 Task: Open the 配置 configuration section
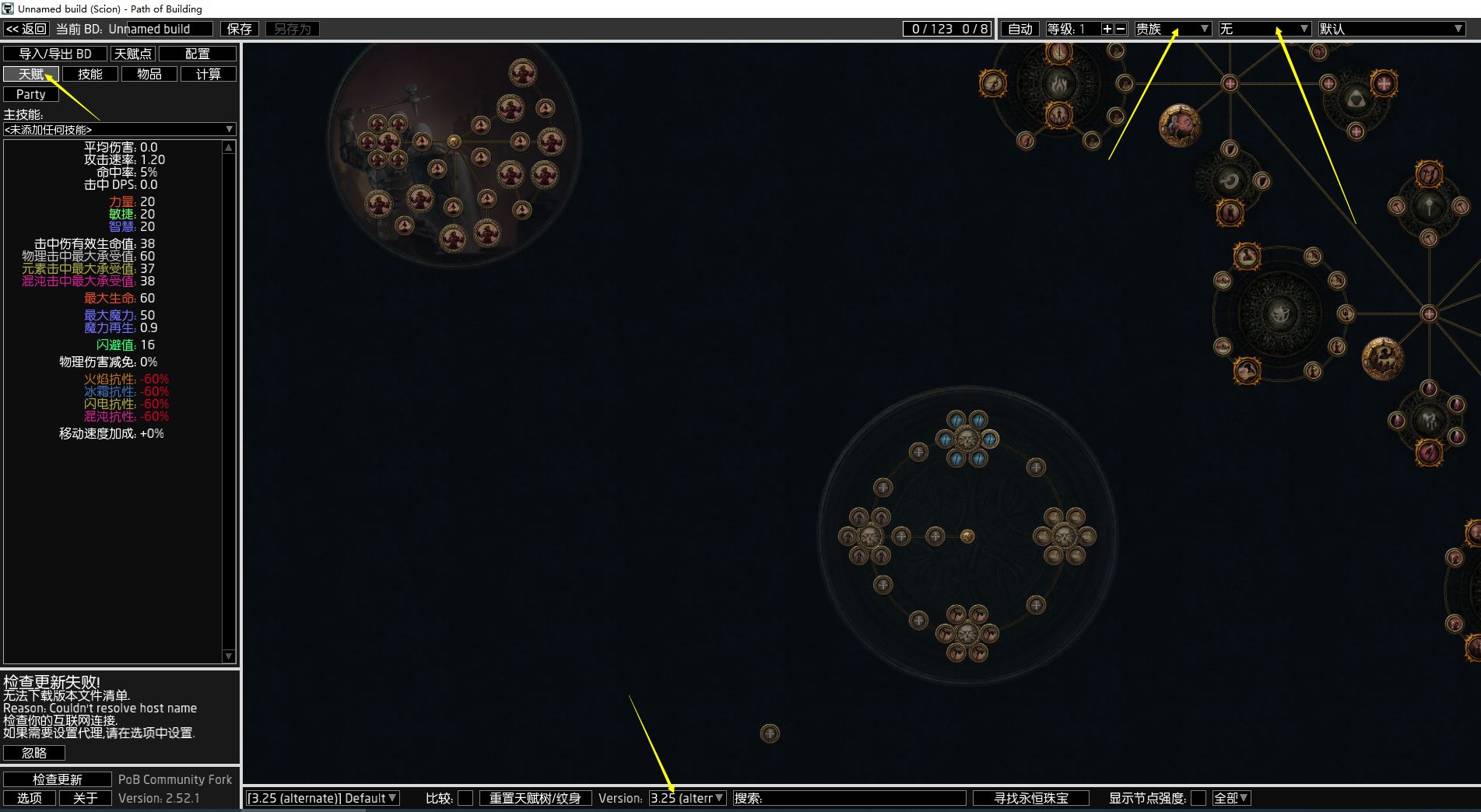(198, 54)
